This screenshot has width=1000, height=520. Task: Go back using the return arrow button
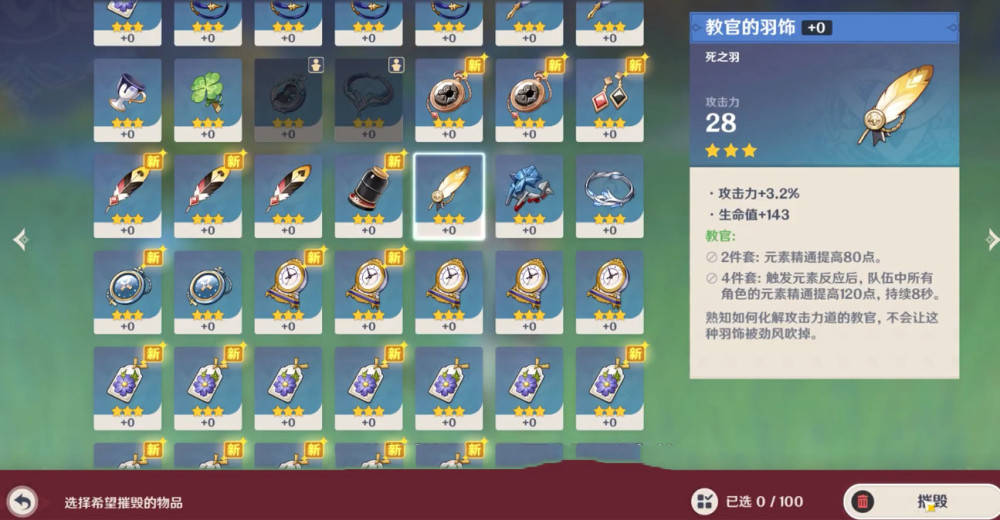[x=22, y=501]
